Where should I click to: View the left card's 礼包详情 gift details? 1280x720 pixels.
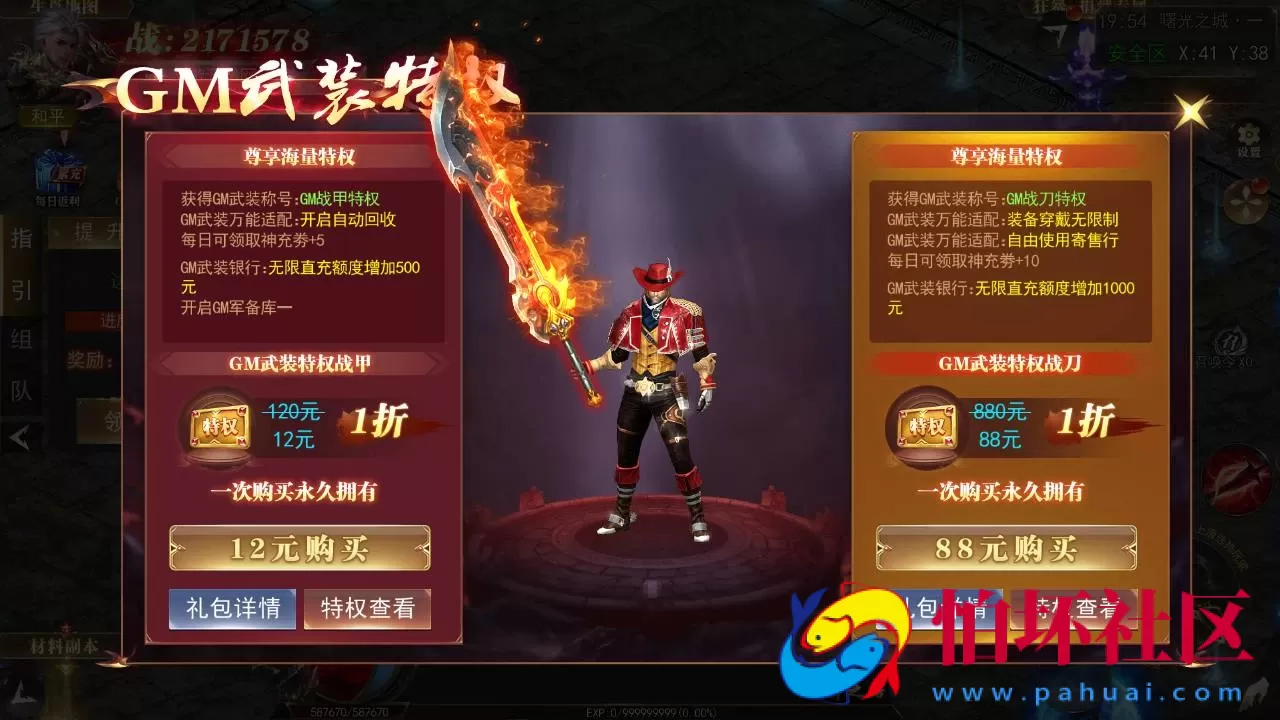pyautogui.click(x=231, y=608)
